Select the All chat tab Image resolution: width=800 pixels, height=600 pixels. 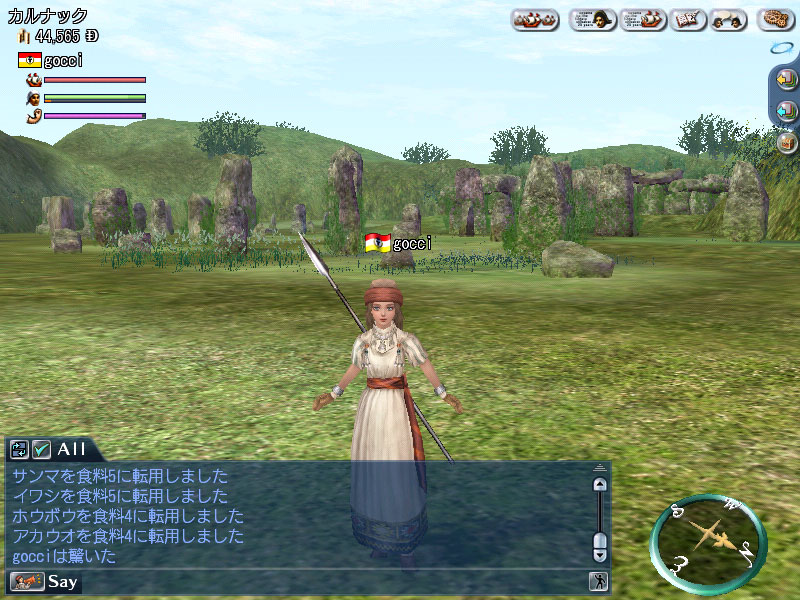coord(72,450)
